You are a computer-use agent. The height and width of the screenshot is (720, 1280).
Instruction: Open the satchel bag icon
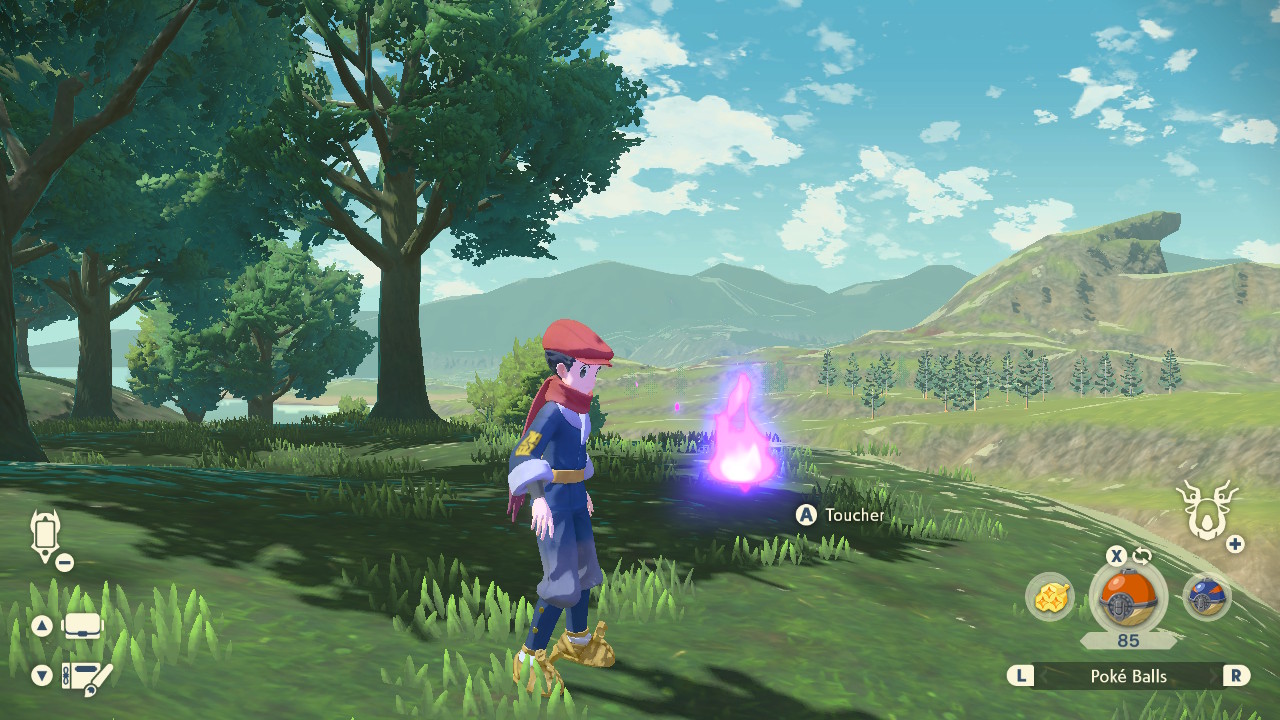pos(84,627)
